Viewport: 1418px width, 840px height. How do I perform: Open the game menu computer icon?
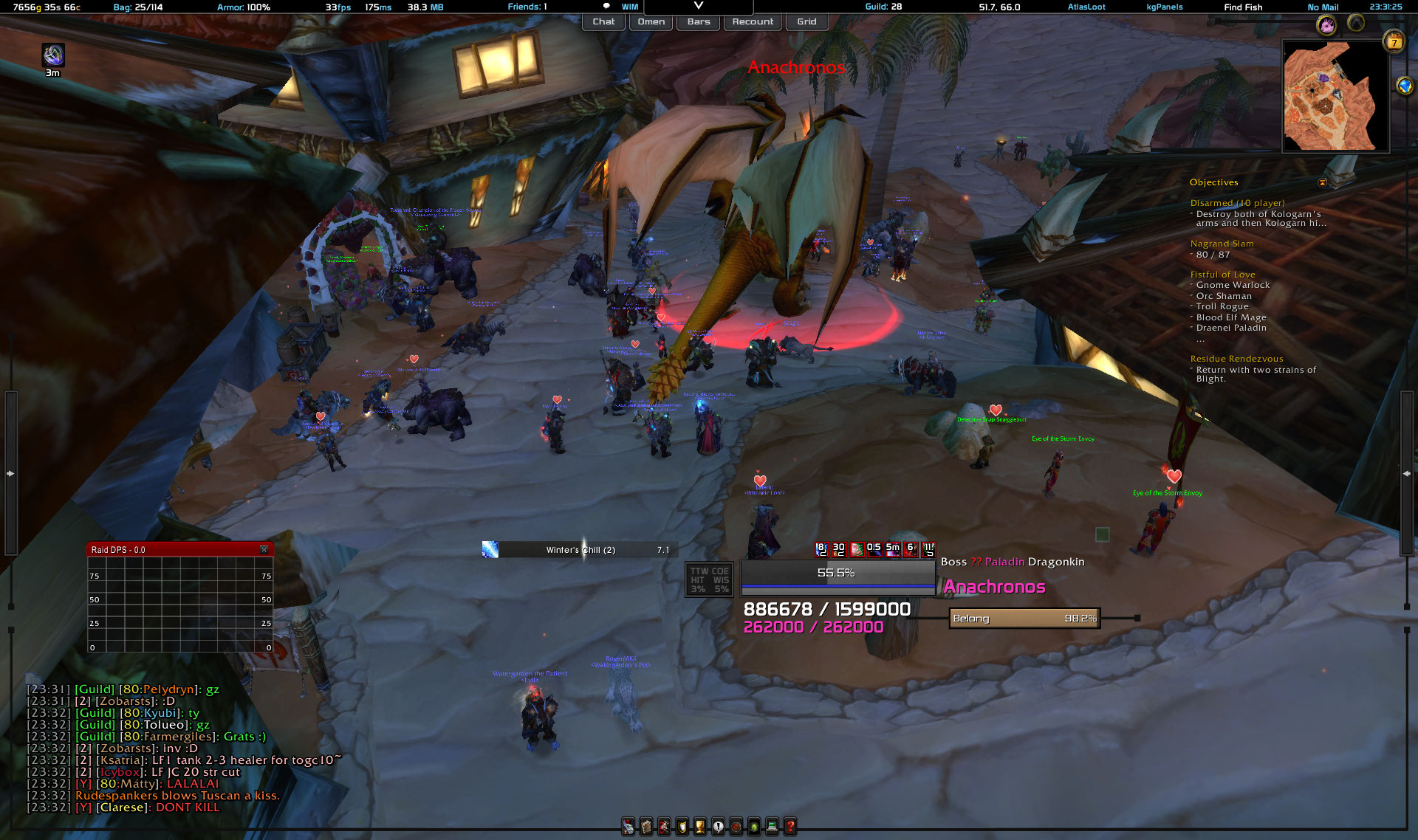click(772, 827)
